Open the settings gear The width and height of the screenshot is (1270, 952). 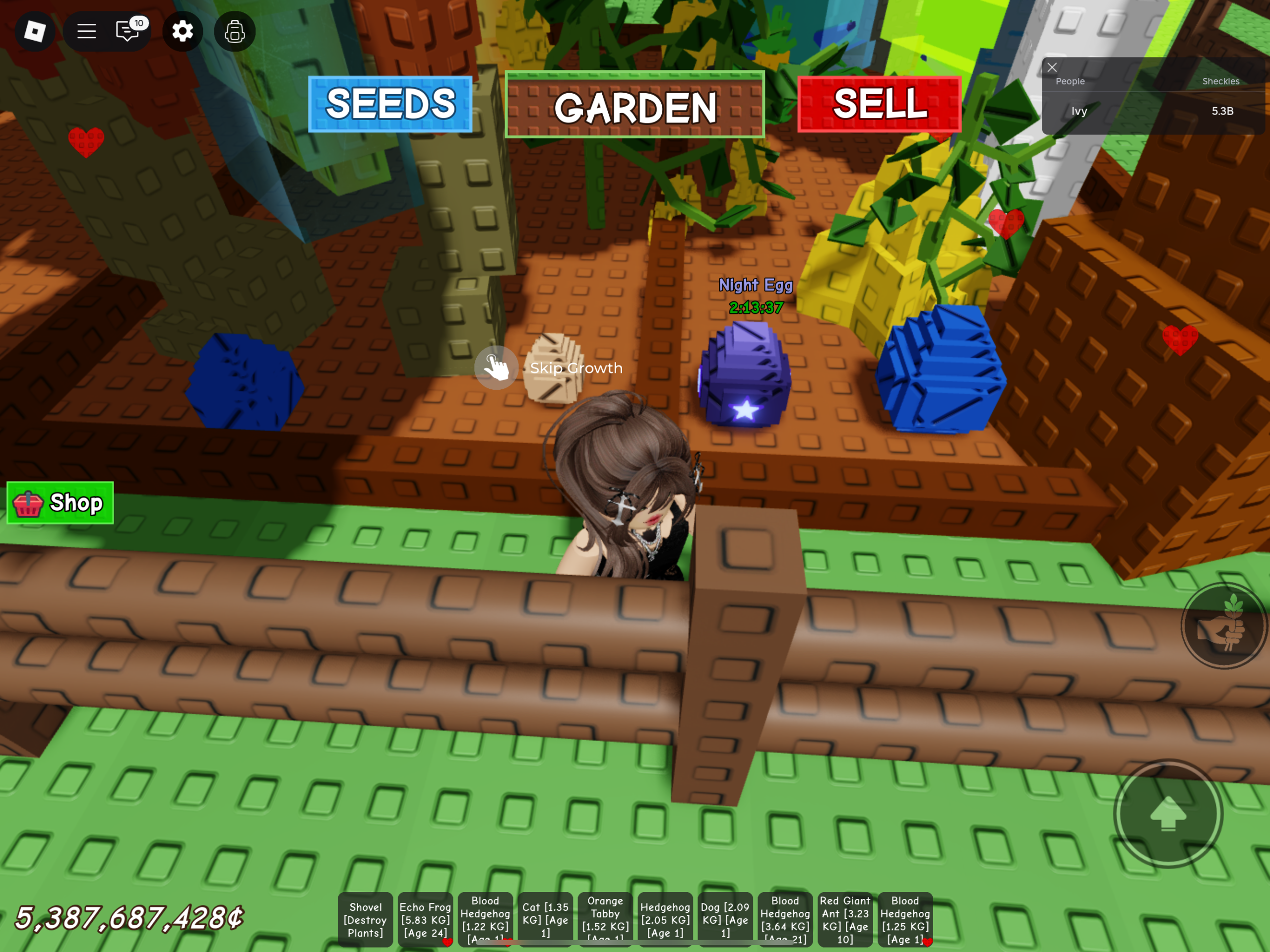coord(182,32)
